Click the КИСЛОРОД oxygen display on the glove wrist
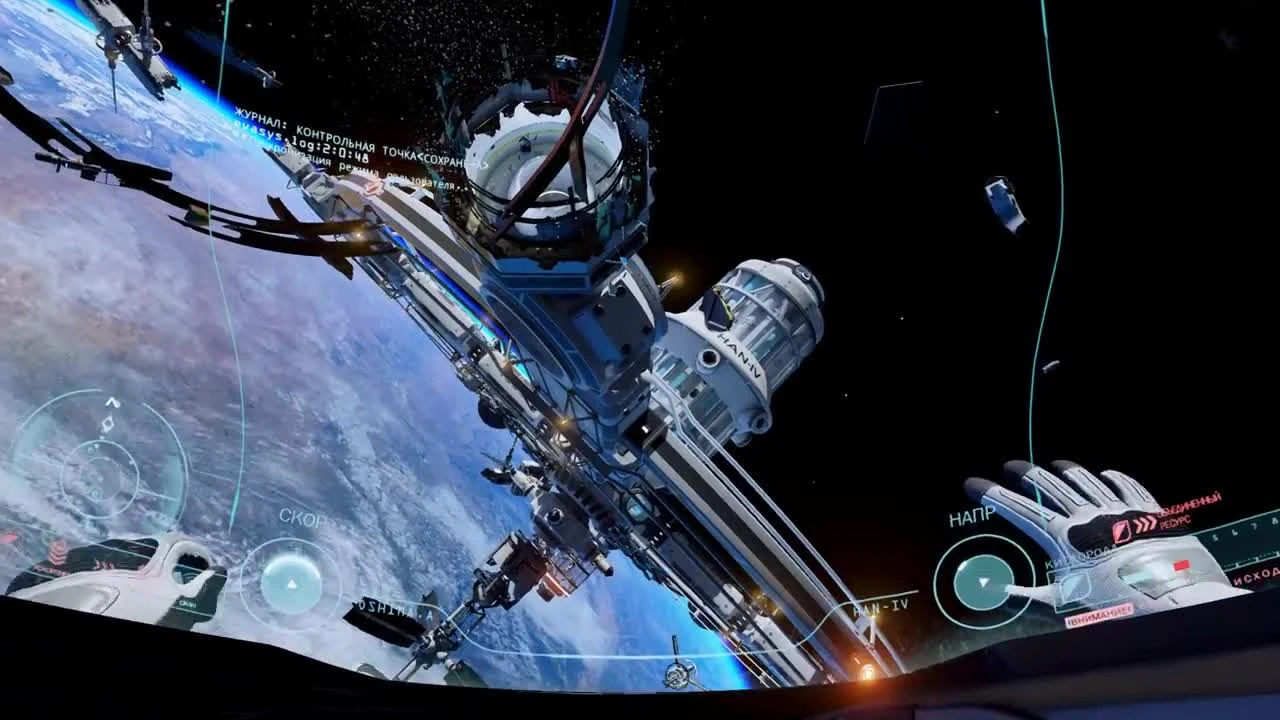 click(x=1075, y=555)
